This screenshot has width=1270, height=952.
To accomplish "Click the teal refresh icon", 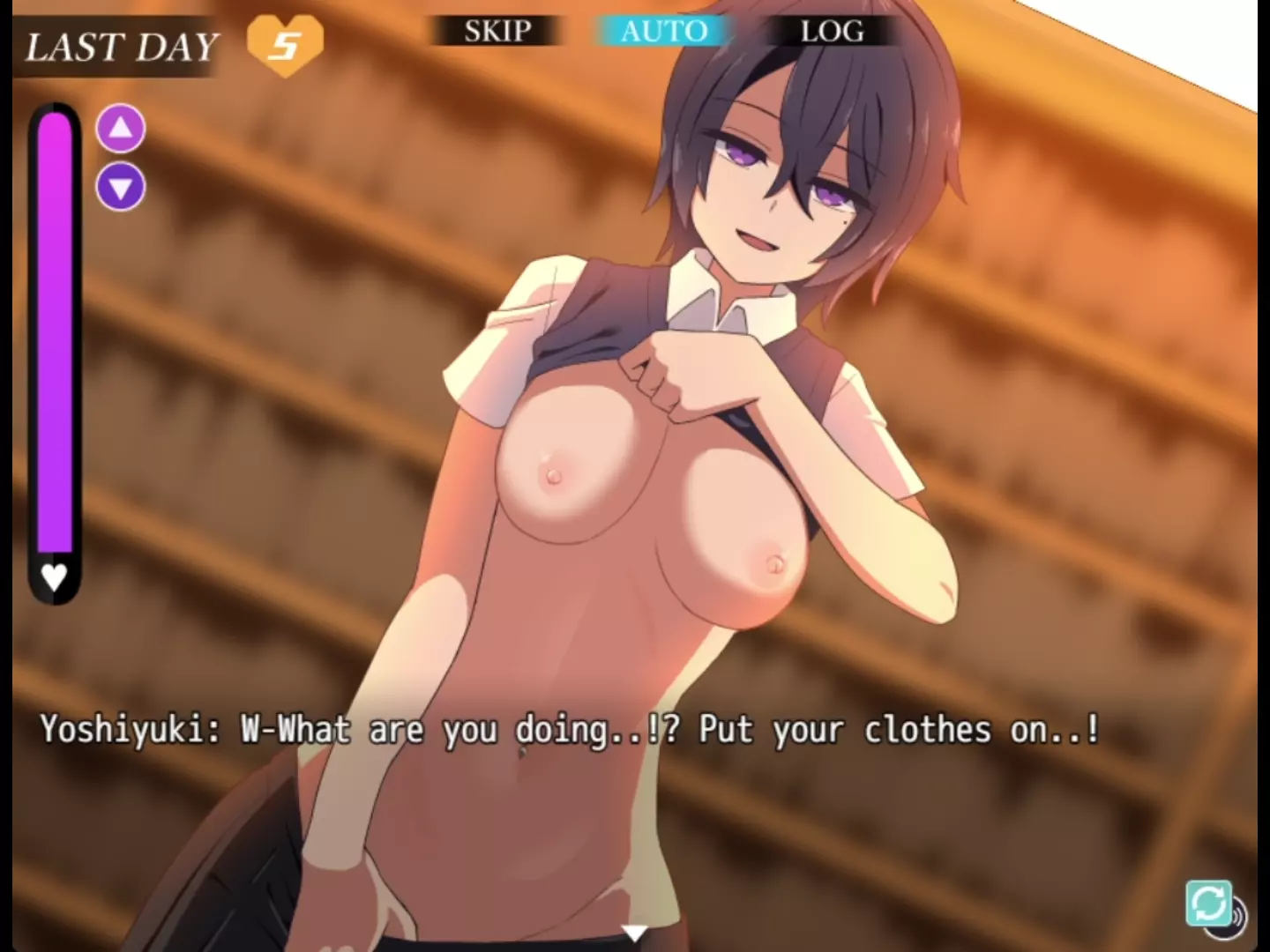I will 1208,903.
